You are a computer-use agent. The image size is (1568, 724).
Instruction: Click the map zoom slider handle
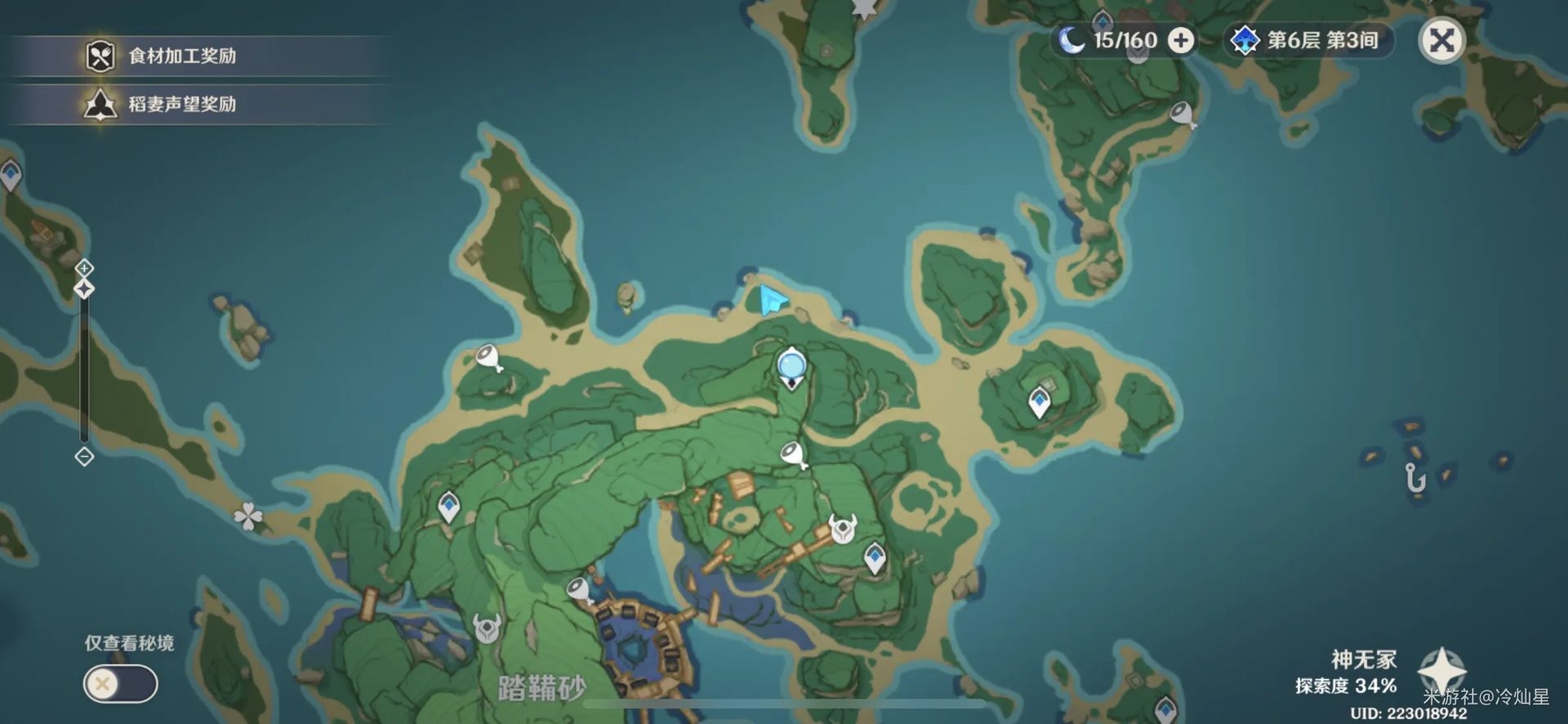pos(82,287)
